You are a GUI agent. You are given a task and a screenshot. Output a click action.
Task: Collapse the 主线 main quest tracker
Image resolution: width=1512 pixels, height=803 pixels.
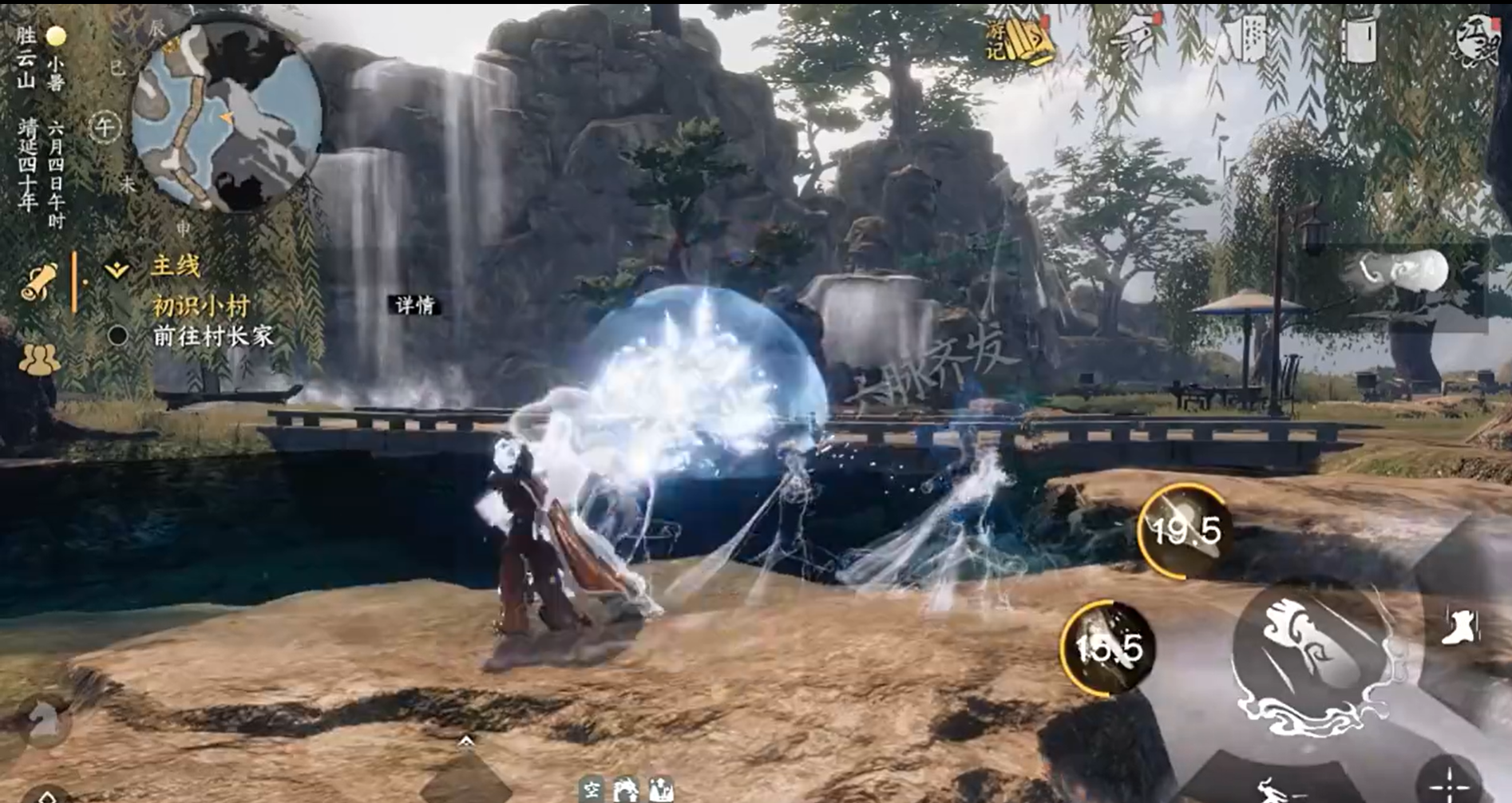tap(117, 269)
